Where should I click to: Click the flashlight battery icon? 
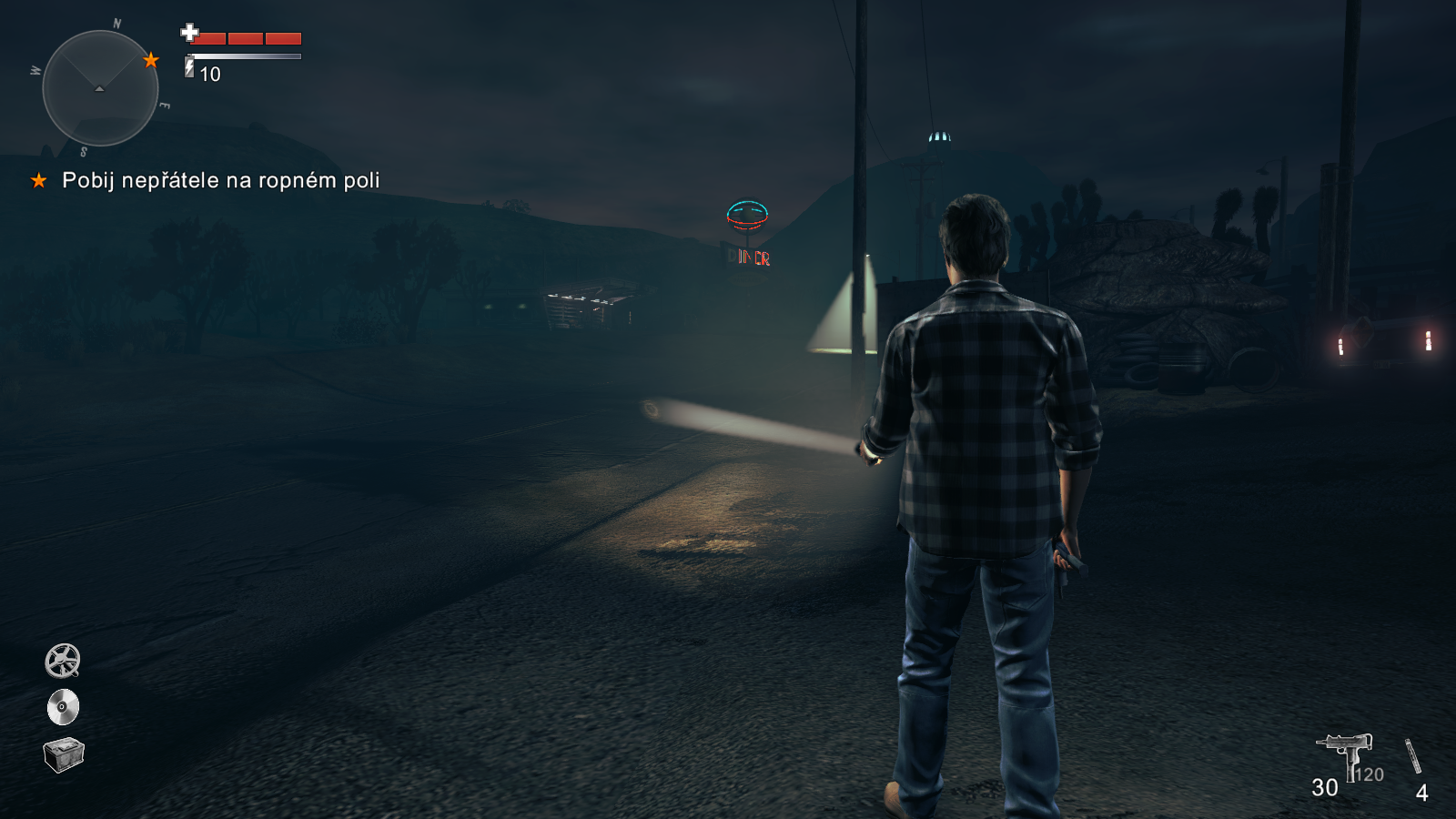click(x=189, y=67)
